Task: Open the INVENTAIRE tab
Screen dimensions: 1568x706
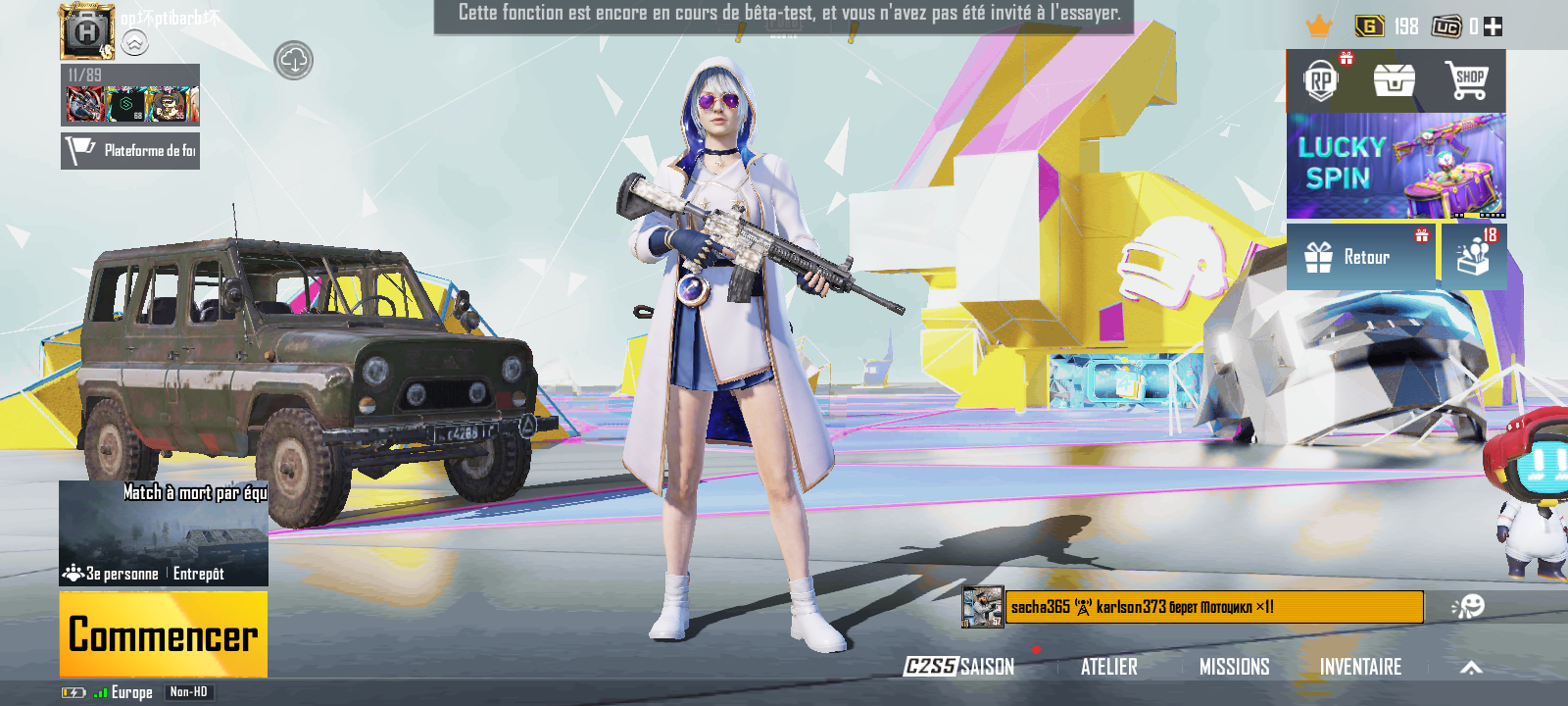Action: click(1362, 667)
